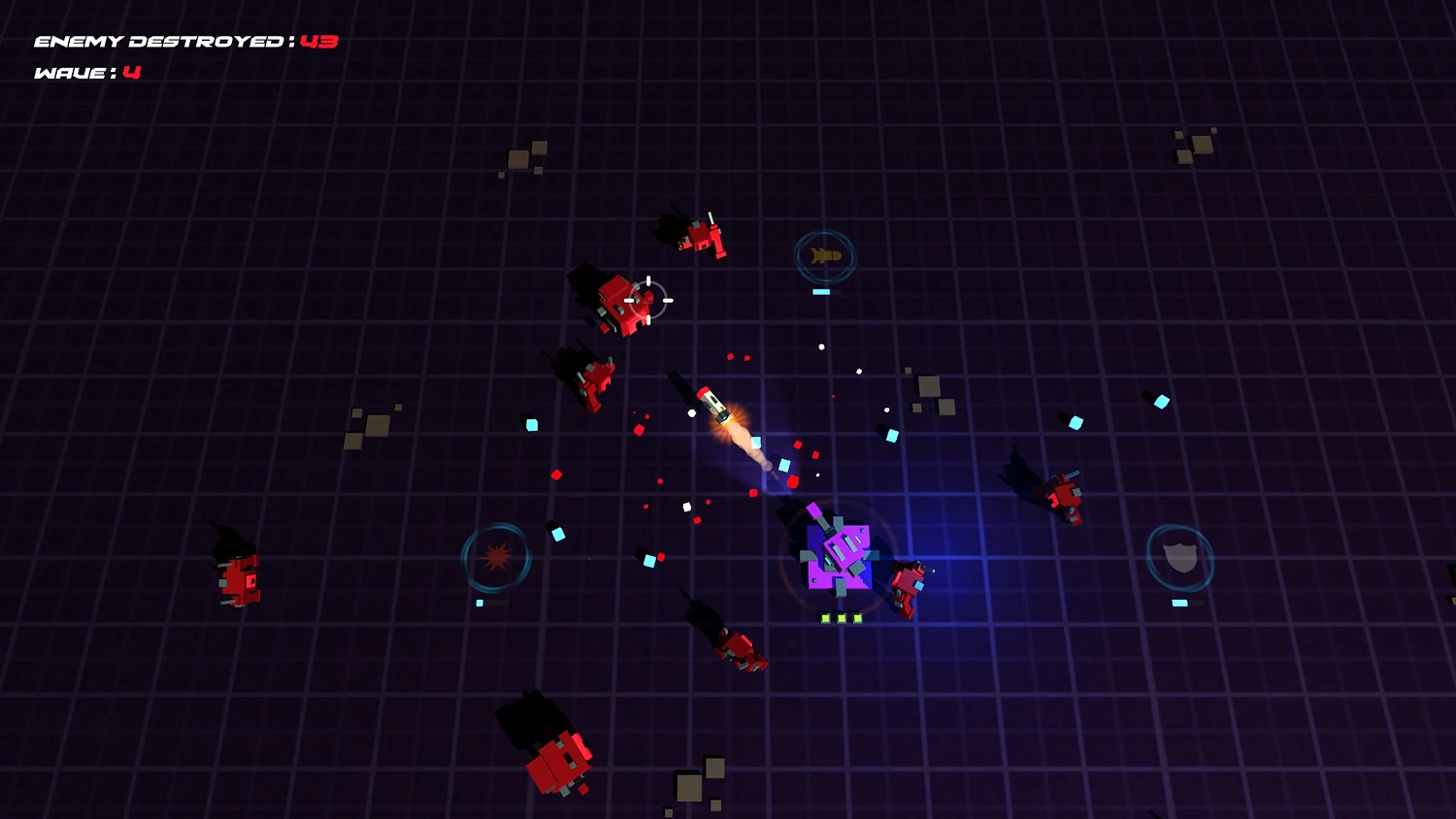The height and width of the screenshot is (819, 1456).
Task: Collect the yellow missile power-up icon
Action: 824,255
